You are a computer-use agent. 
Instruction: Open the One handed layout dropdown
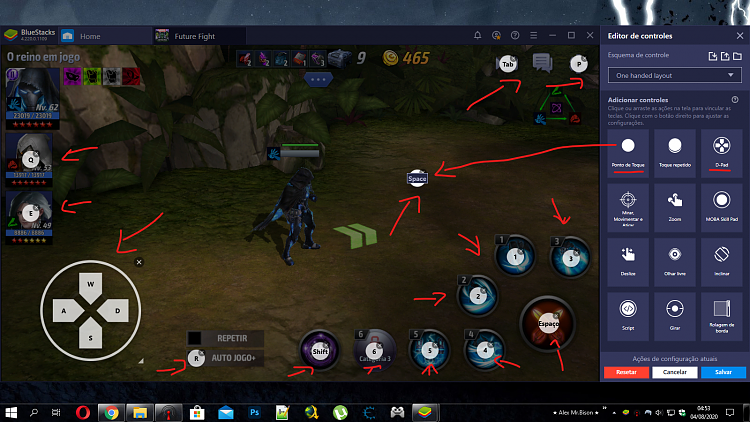pyautogui.click(x=673, y=75)
